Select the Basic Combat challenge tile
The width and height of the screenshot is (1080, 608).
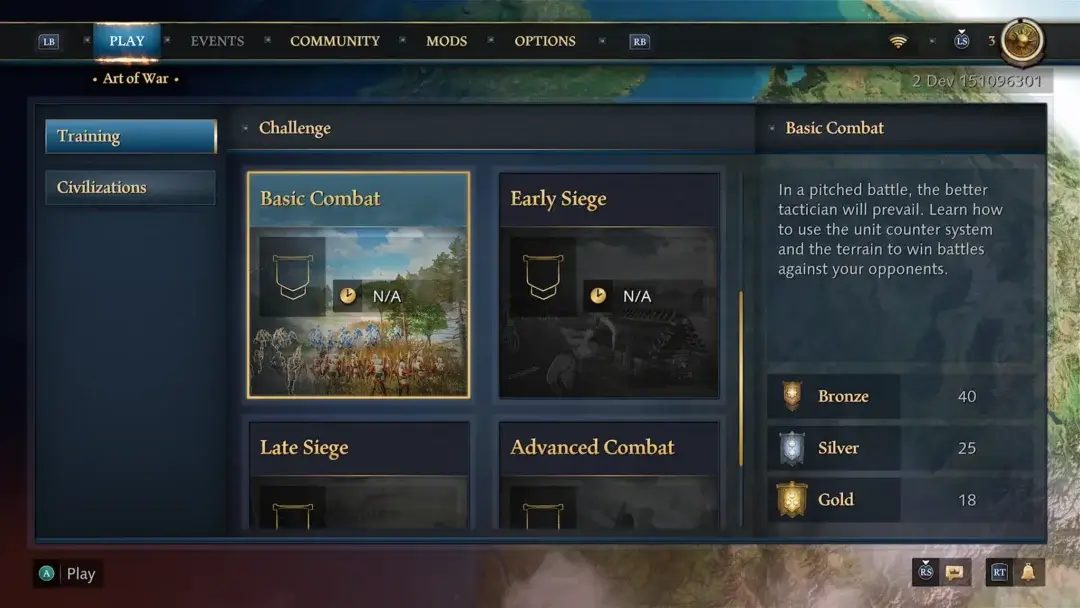pyautogui.click(x=358, y=285)
